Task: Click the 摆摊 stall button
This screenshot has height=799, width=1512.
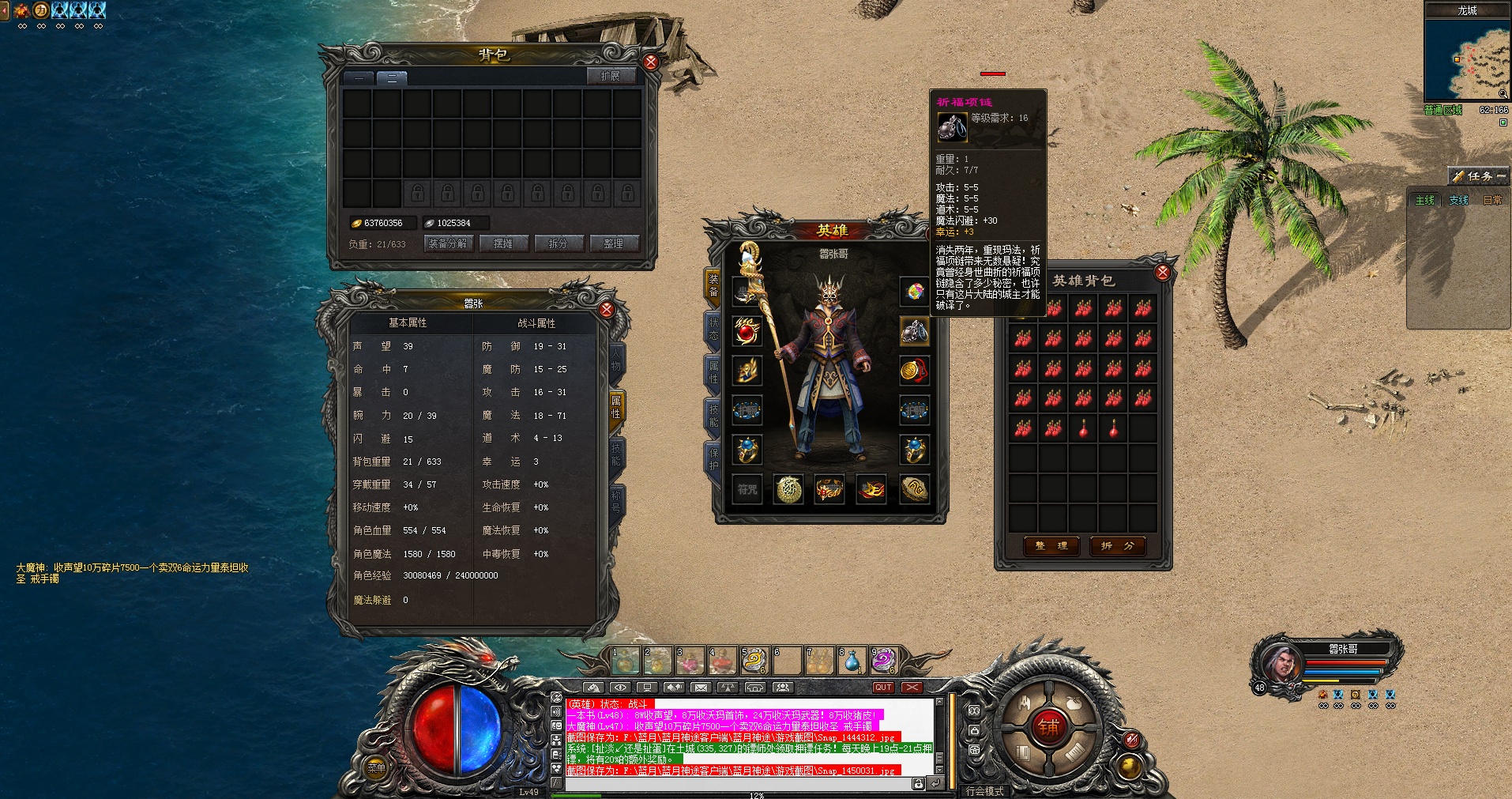Action: (x=503, y=243)
